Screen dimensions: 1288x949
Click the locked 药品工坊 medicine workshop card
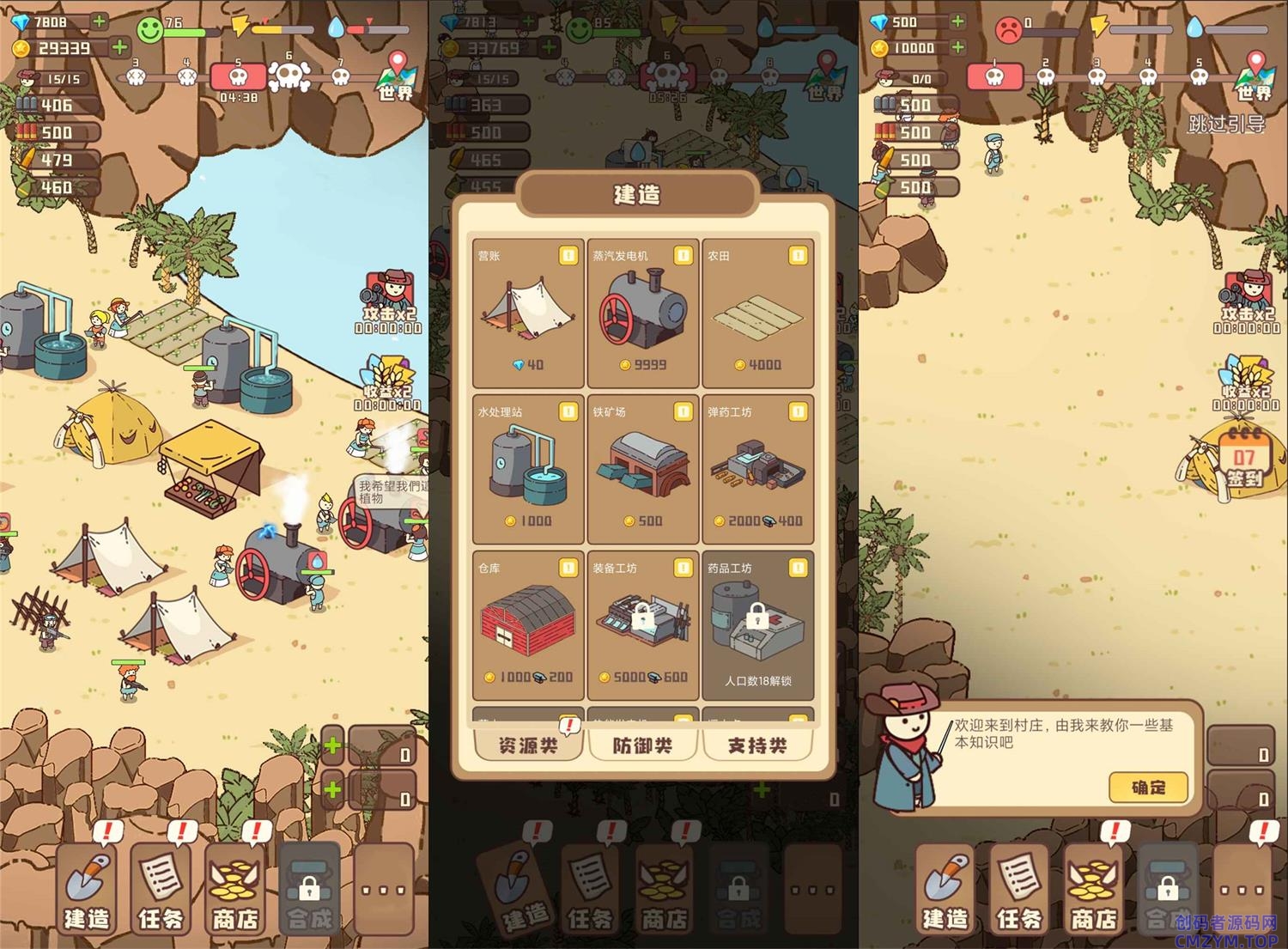coord(757,625)
